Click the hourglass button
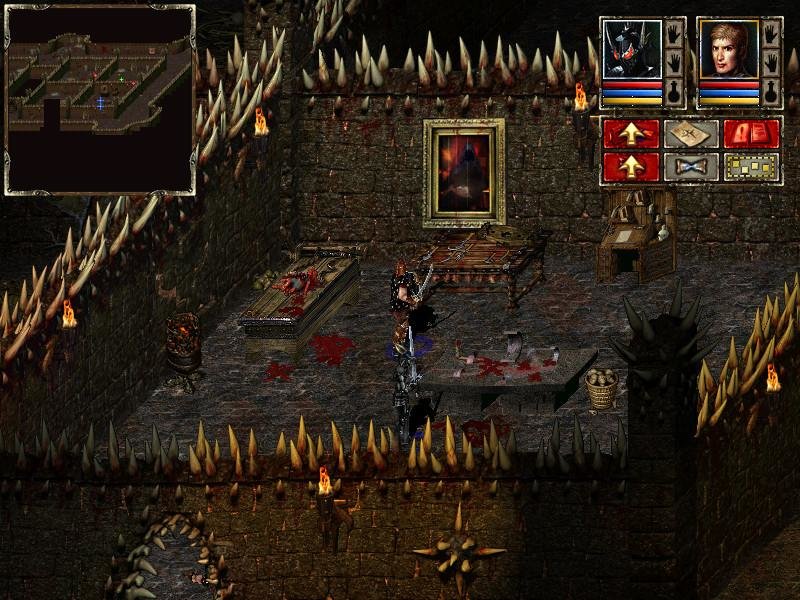The image size is (800, 600). 691,166
